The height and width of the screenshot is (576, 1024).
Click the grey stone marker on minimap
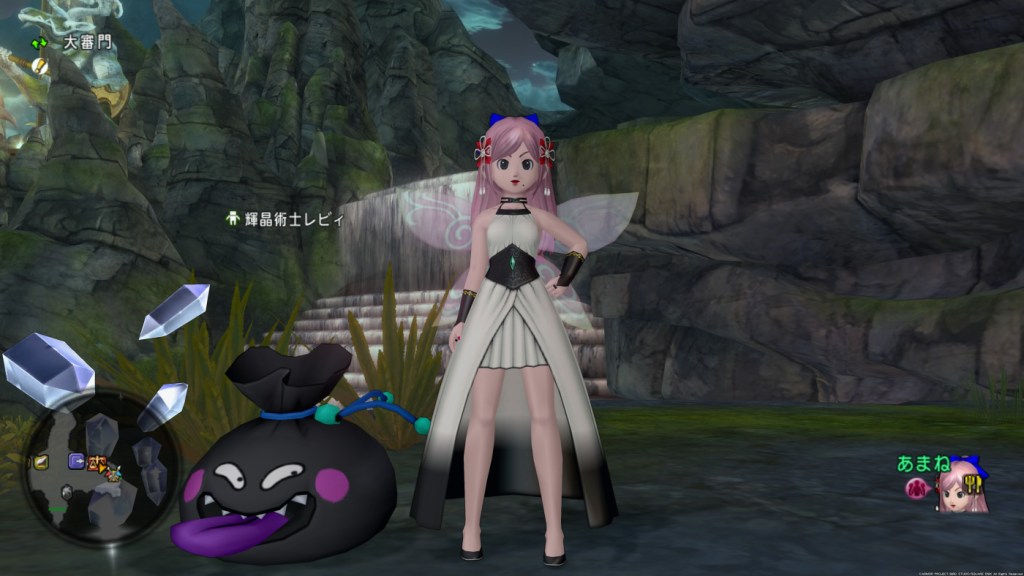67,492
